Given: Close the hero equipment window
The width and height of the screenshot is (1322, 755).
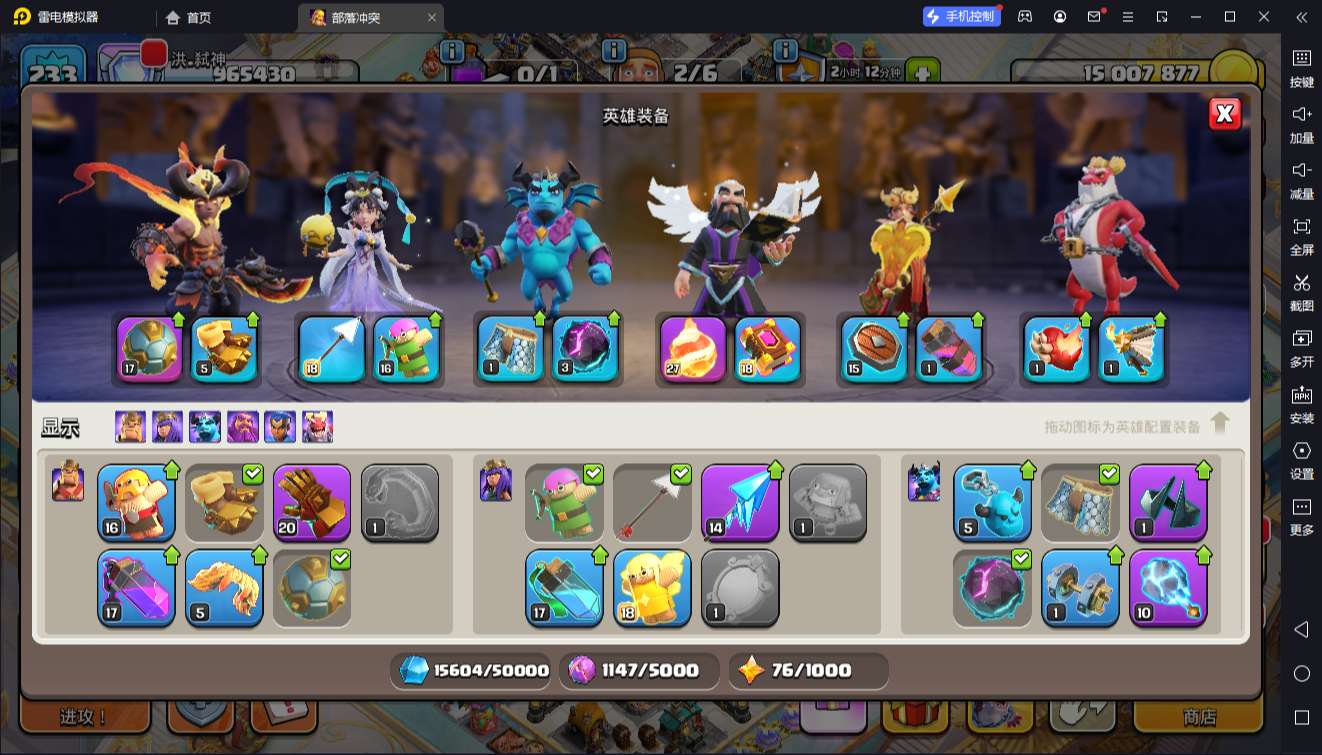Looking at the screenshot, I should 1224,114.
